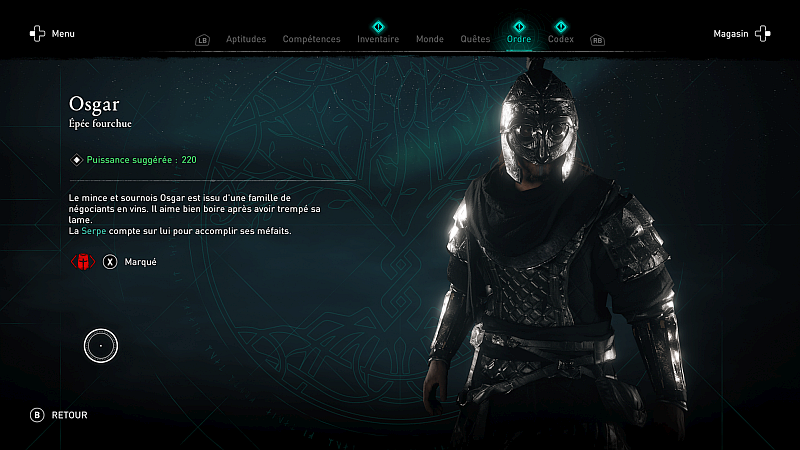Go to the Inventaire tab
800x450 pixels.
click(x=378, y=39)
